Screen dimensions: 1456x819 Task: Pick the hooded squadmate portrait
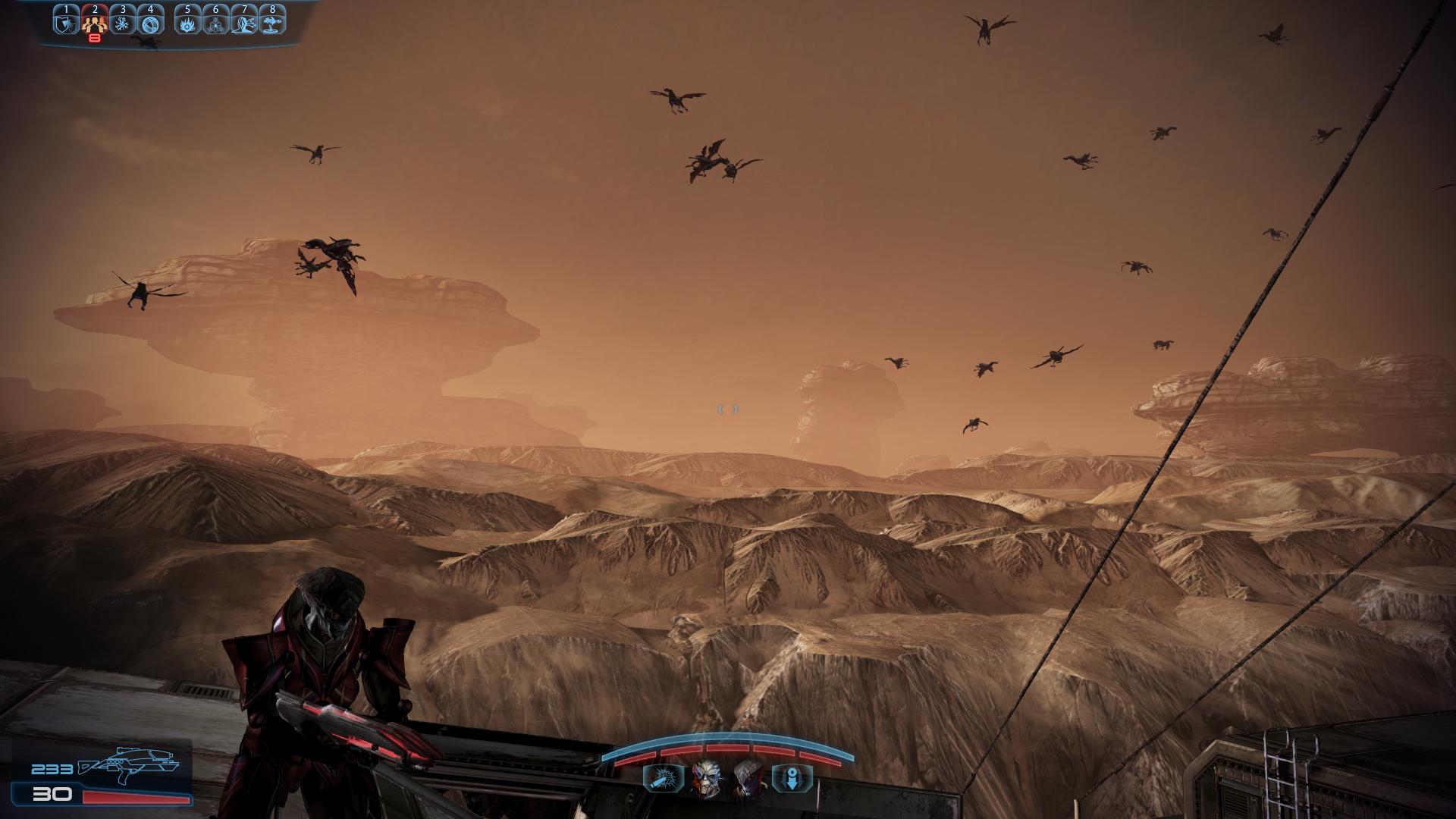[x=747, y=778]
